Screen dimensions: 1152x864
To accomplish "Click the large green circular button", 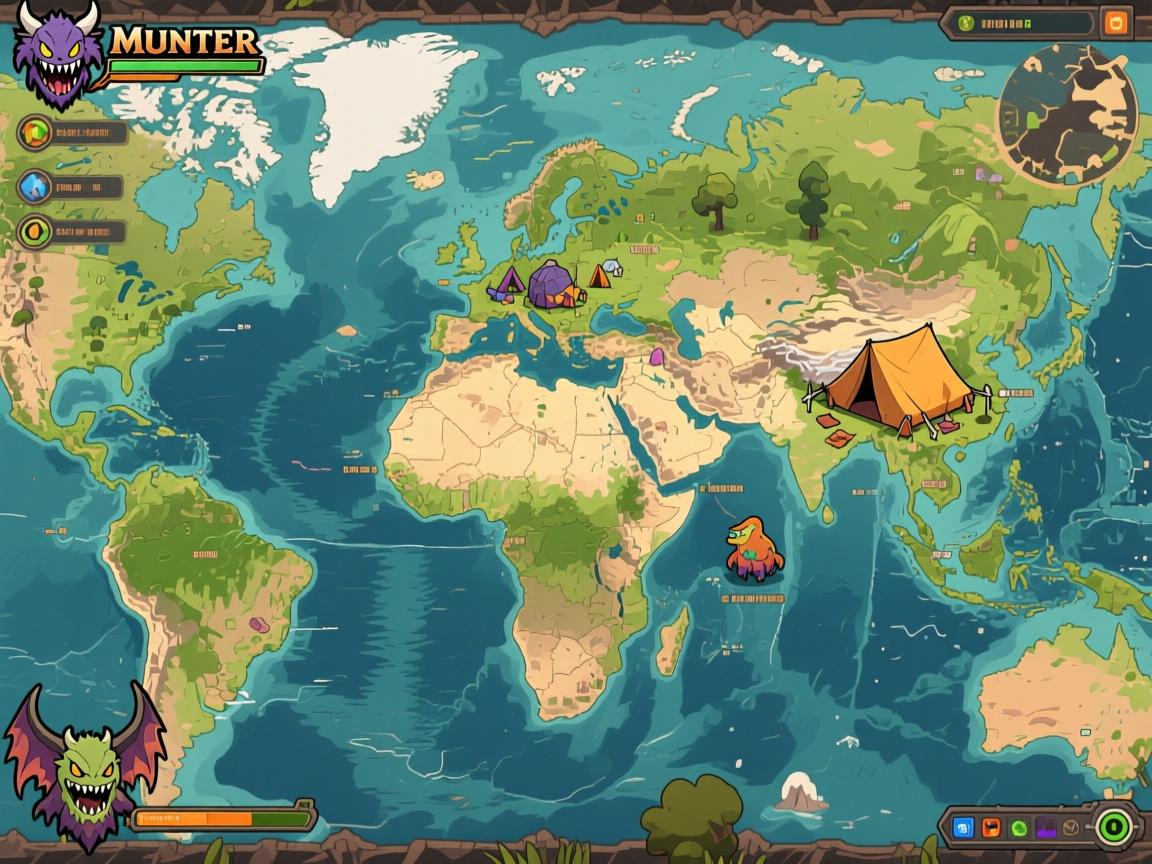I will pos(1113,827).
